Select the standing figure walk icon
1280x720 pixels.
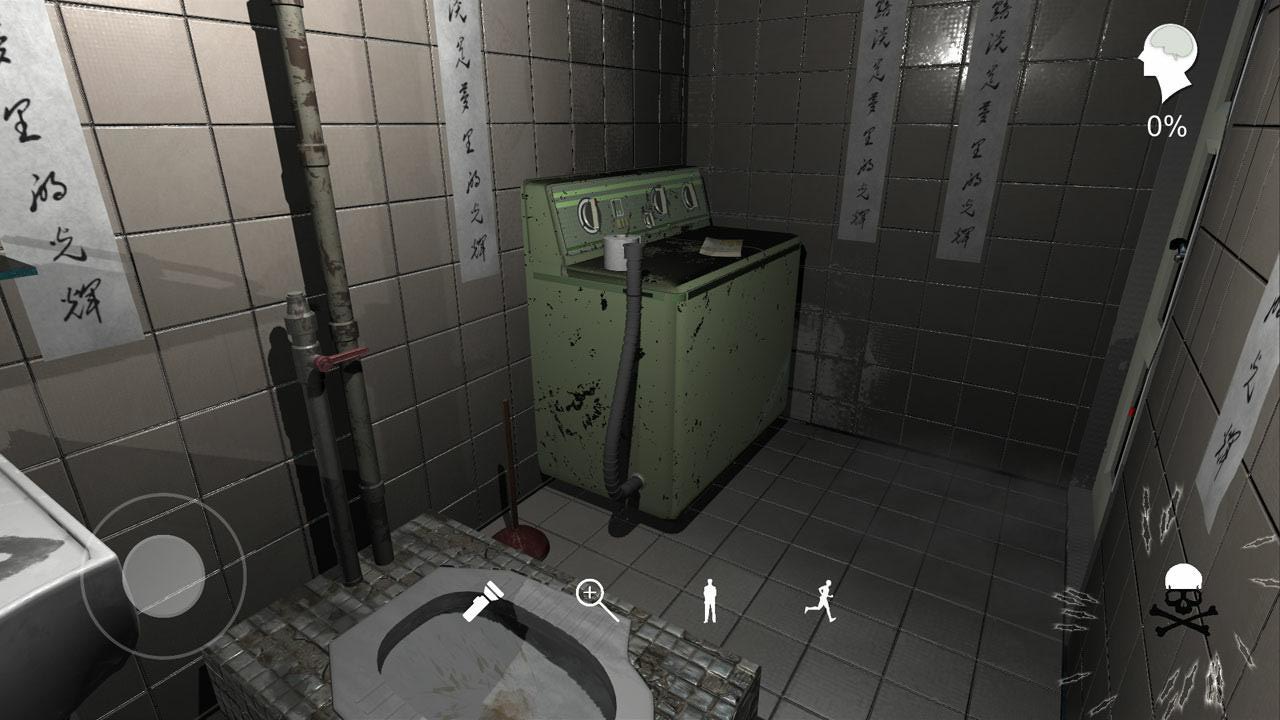pyautogui.click(x=708, y=600)
